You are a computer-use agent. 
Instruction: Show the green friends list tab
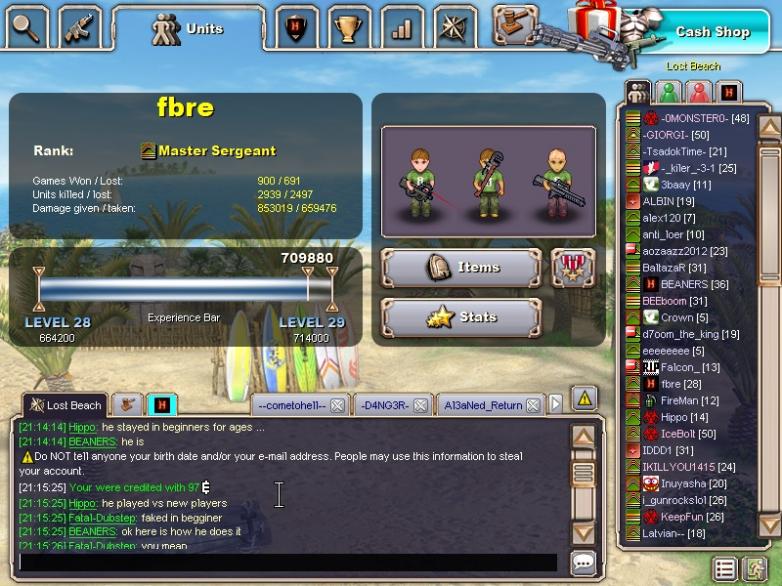coord(668,93)
